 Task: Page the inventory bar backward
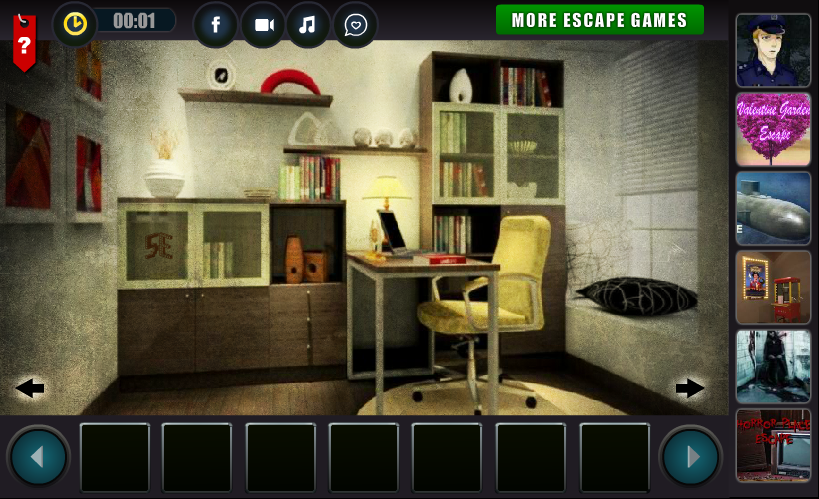38,457
